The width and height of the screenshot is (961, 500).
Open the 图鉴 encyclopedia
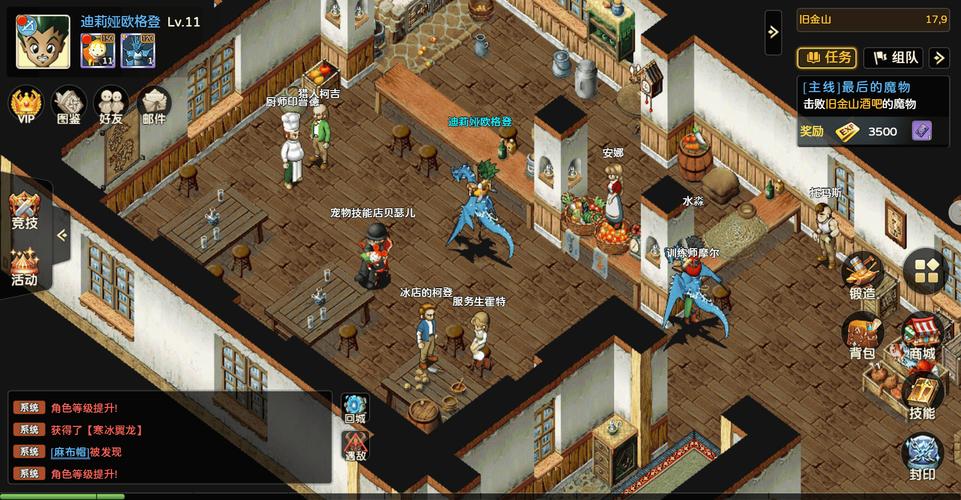[x=69, y=105]
